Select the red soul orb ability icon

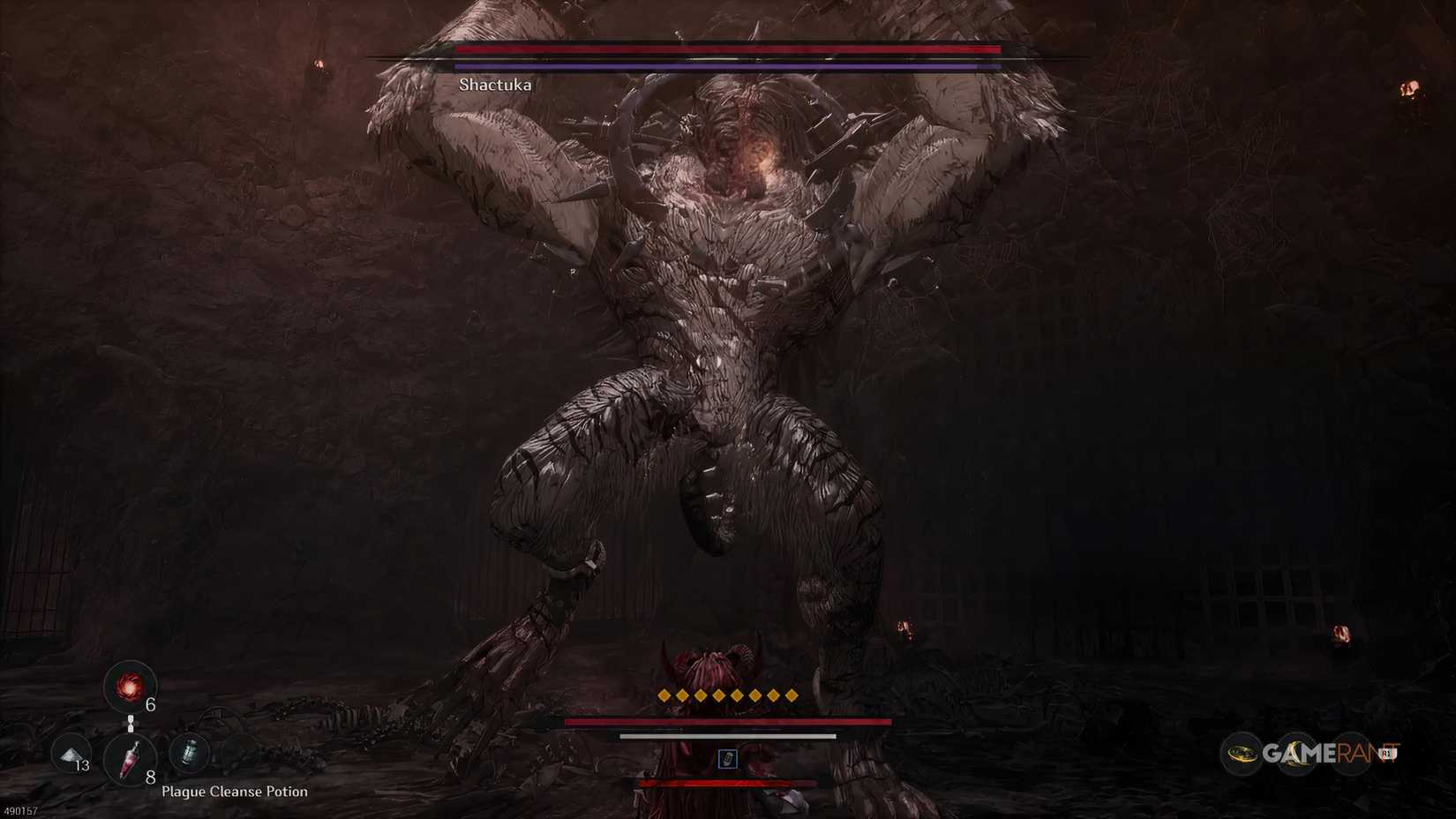(130, 686)
